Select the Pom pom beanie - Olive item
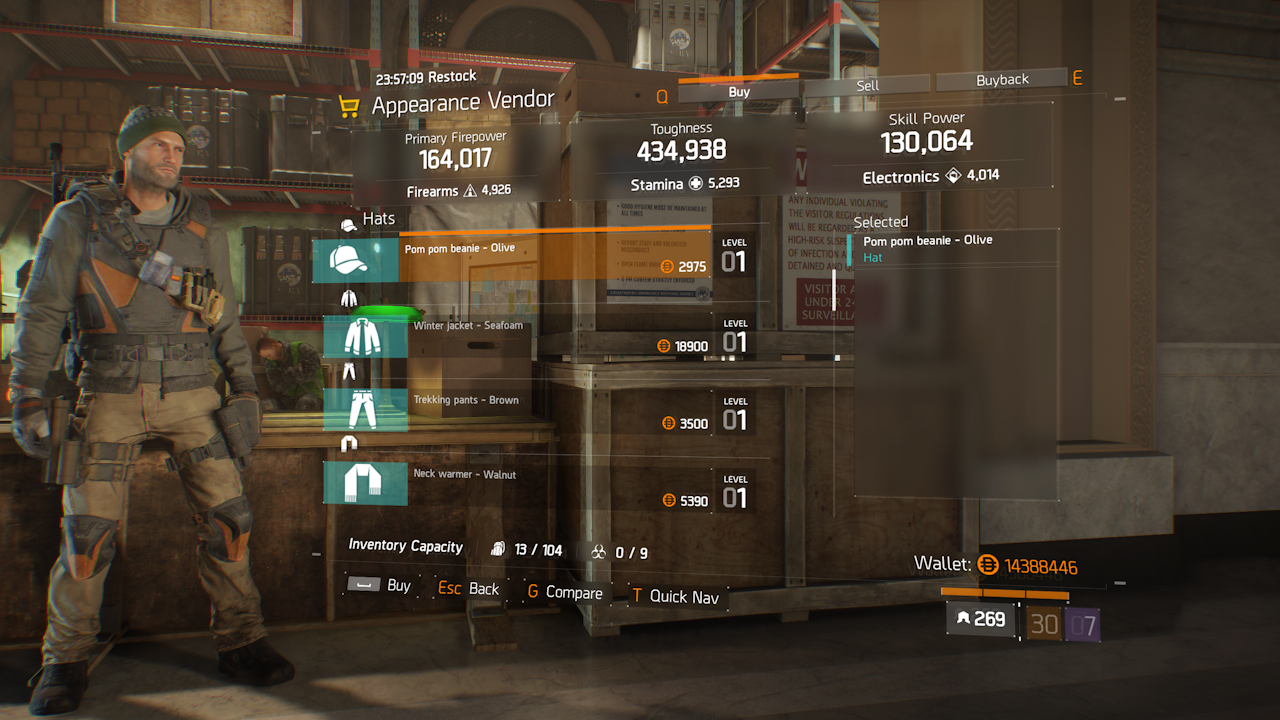Viewport: 1280px width, 720px height. [512, 258]
